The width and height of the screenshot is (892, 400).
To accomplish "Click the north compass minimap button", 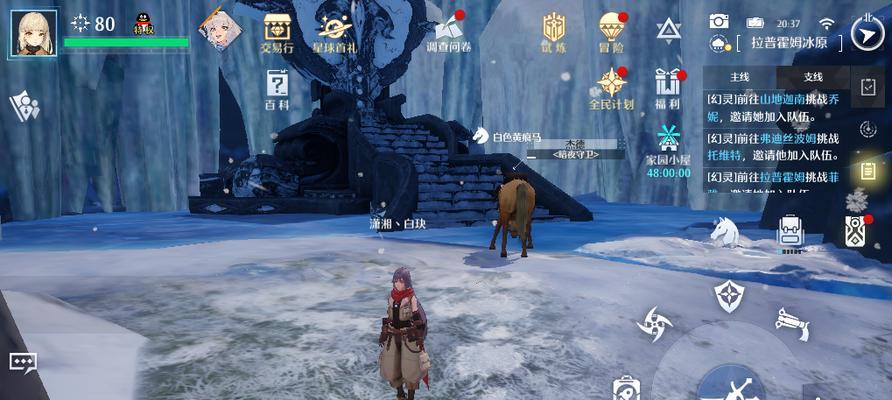I will tap(866, 33).
